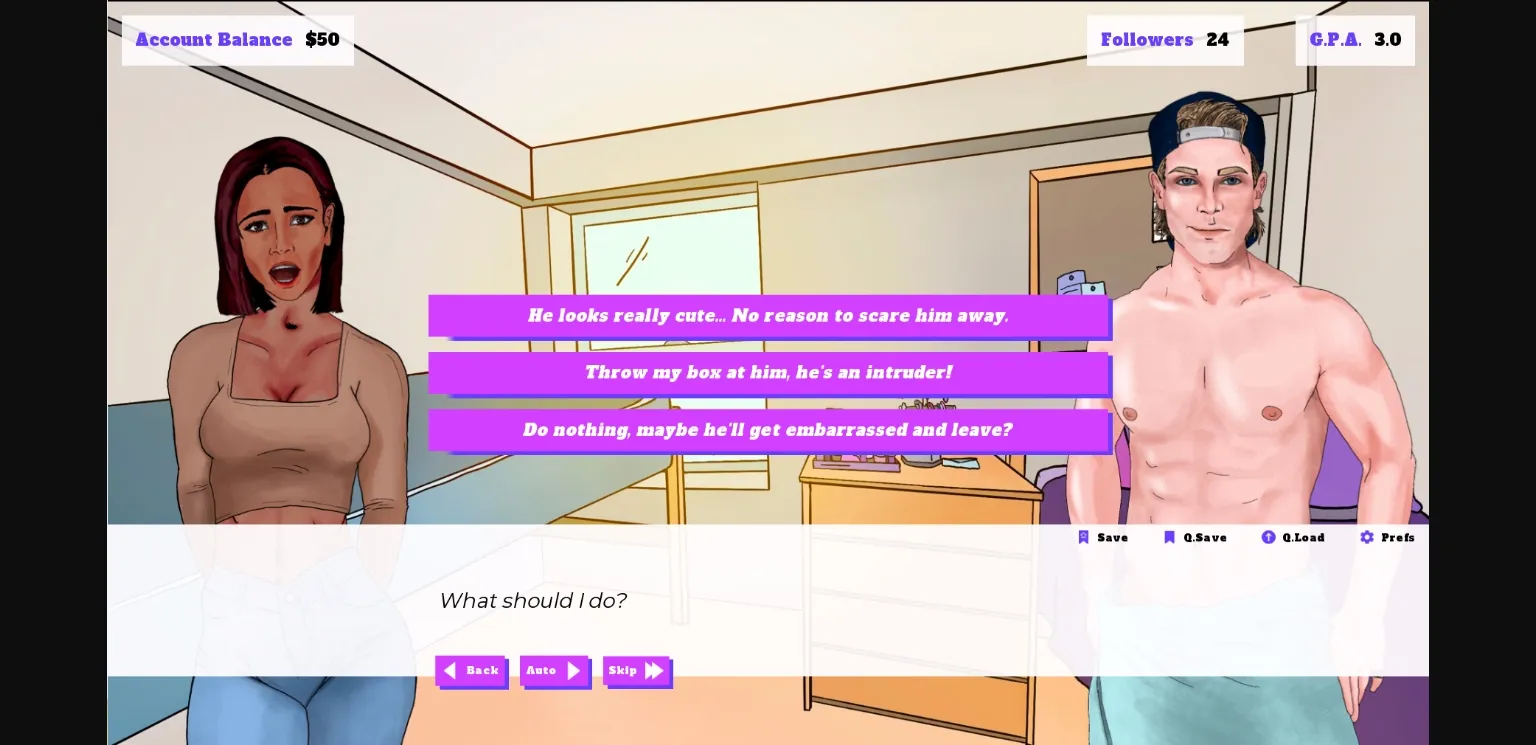Quick save using the Q.Save bookmark icon
This screenshot has width=1536, height=745.
pos(1170,537)
